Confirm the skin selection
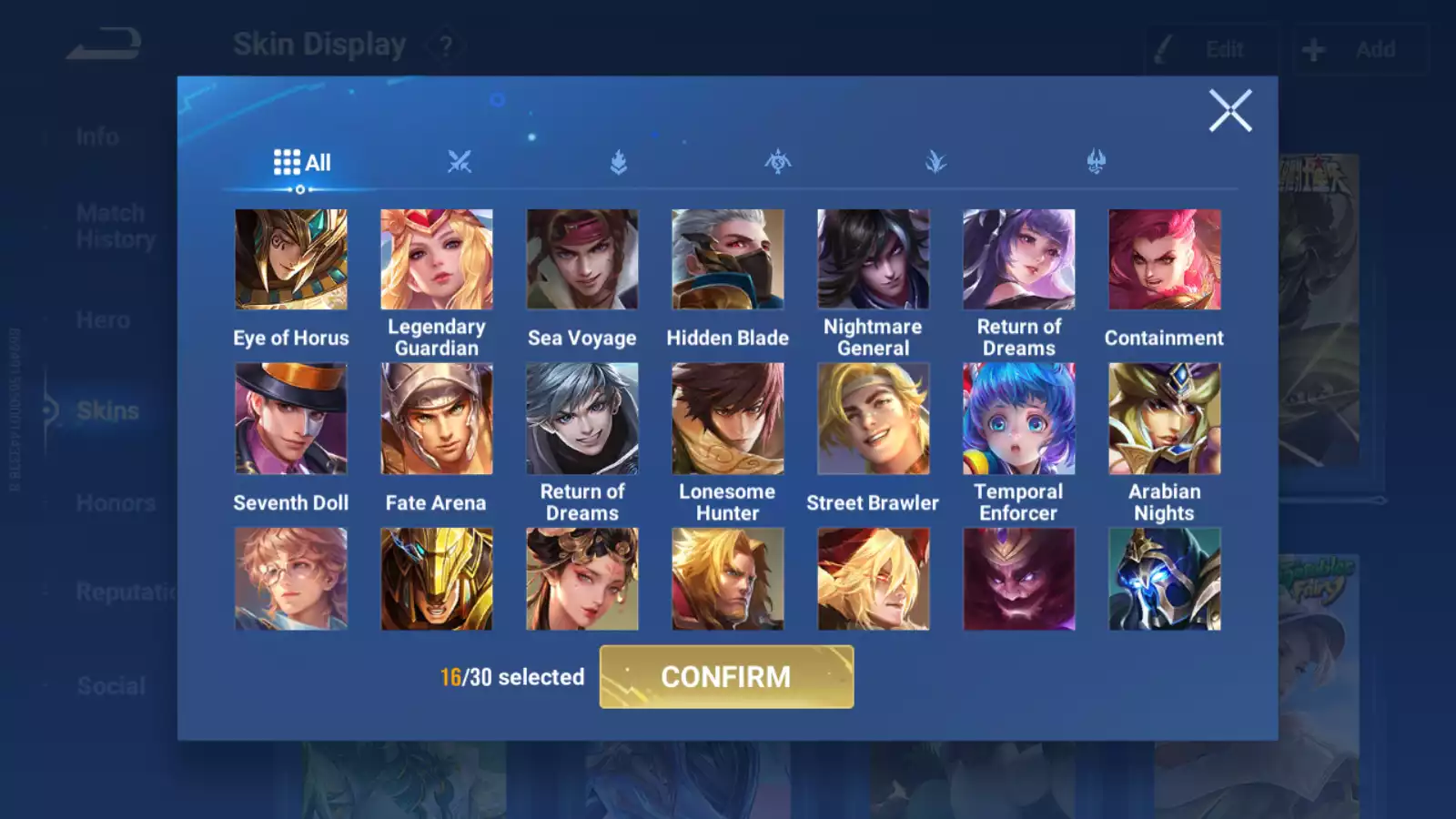The width and height of the screenshot is (1456, 819). (x=726, y=677)
